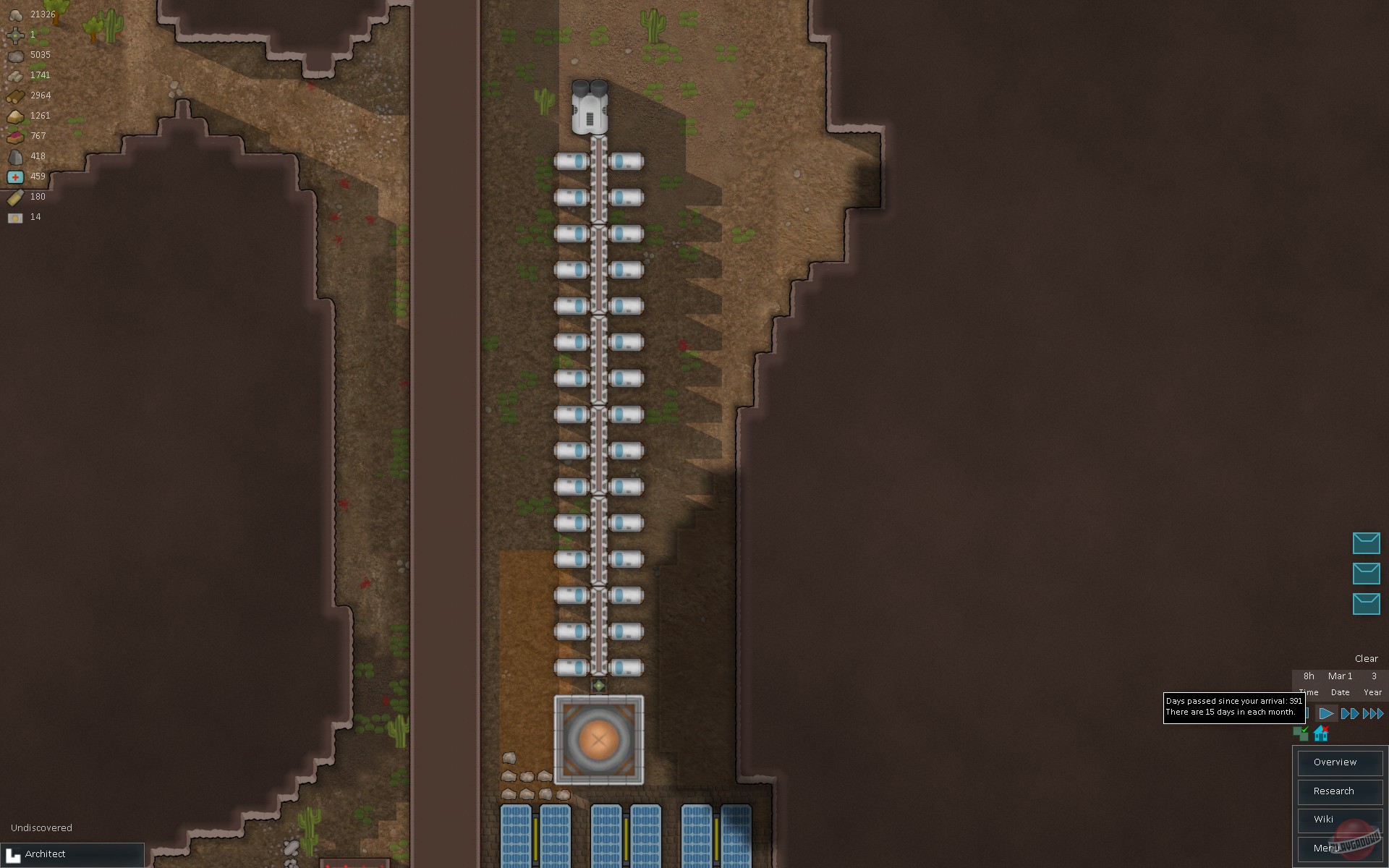Open the Menu panel
Image resolution: width=1389 pixels, height=868 pixels.
point(1339,848)
